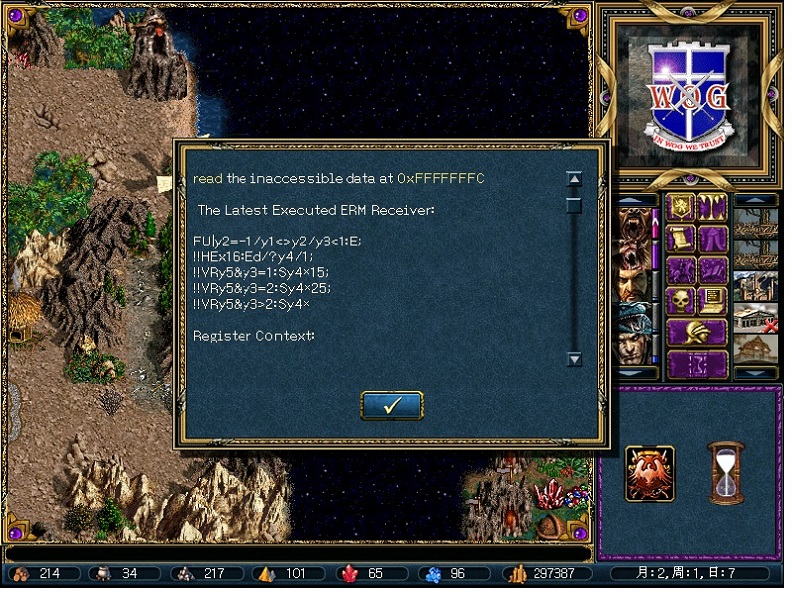Click the sleep hero tent button
This screenshot has width=792, height=594.
(x=712, y=239)
